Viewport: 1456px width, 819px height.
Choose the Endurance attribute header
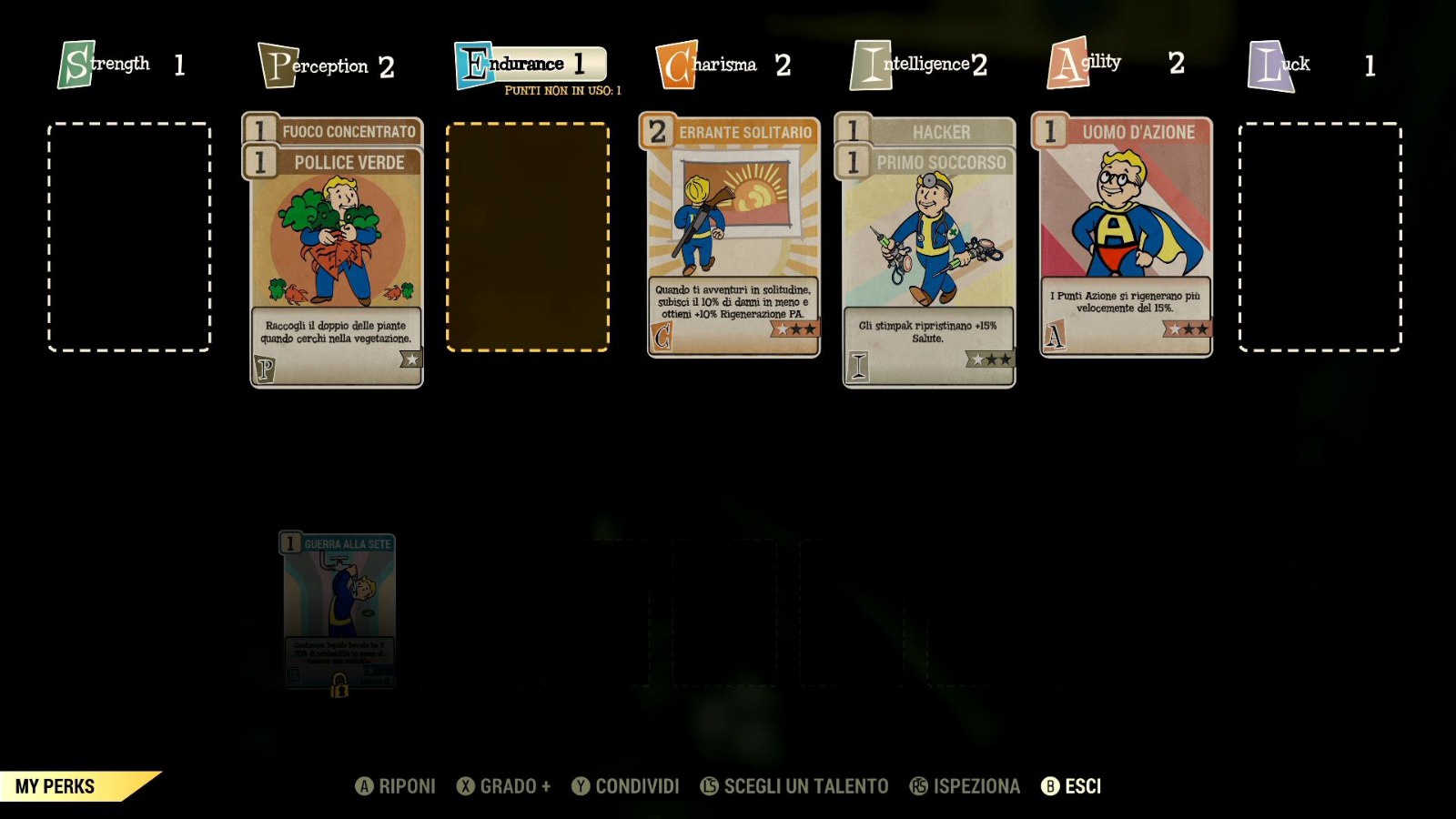pyautogui.click(x=530, y=65)
